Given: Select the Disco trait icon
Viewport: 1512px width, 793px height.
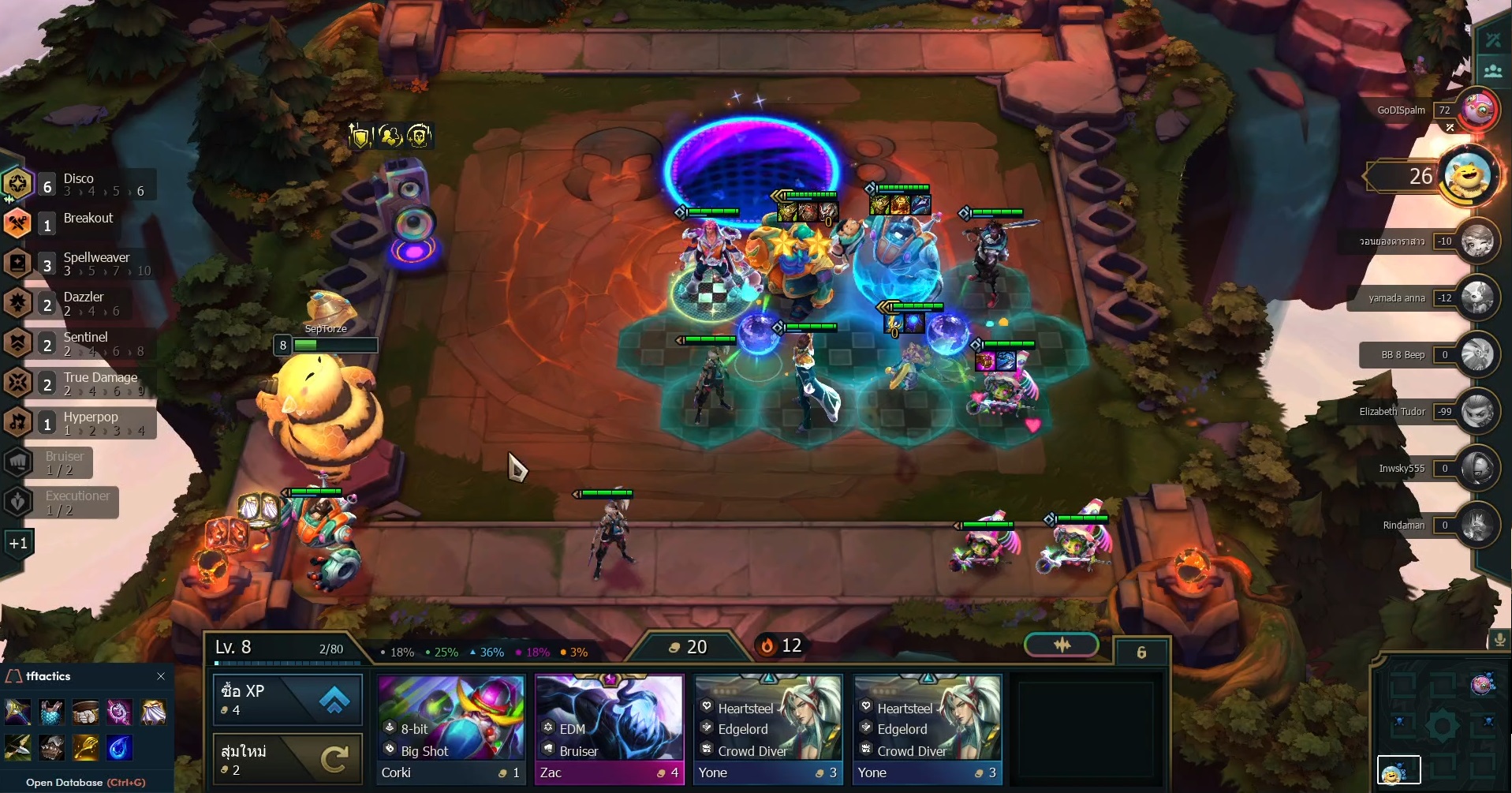Looking at the screenshot, I should coord(17,184).
